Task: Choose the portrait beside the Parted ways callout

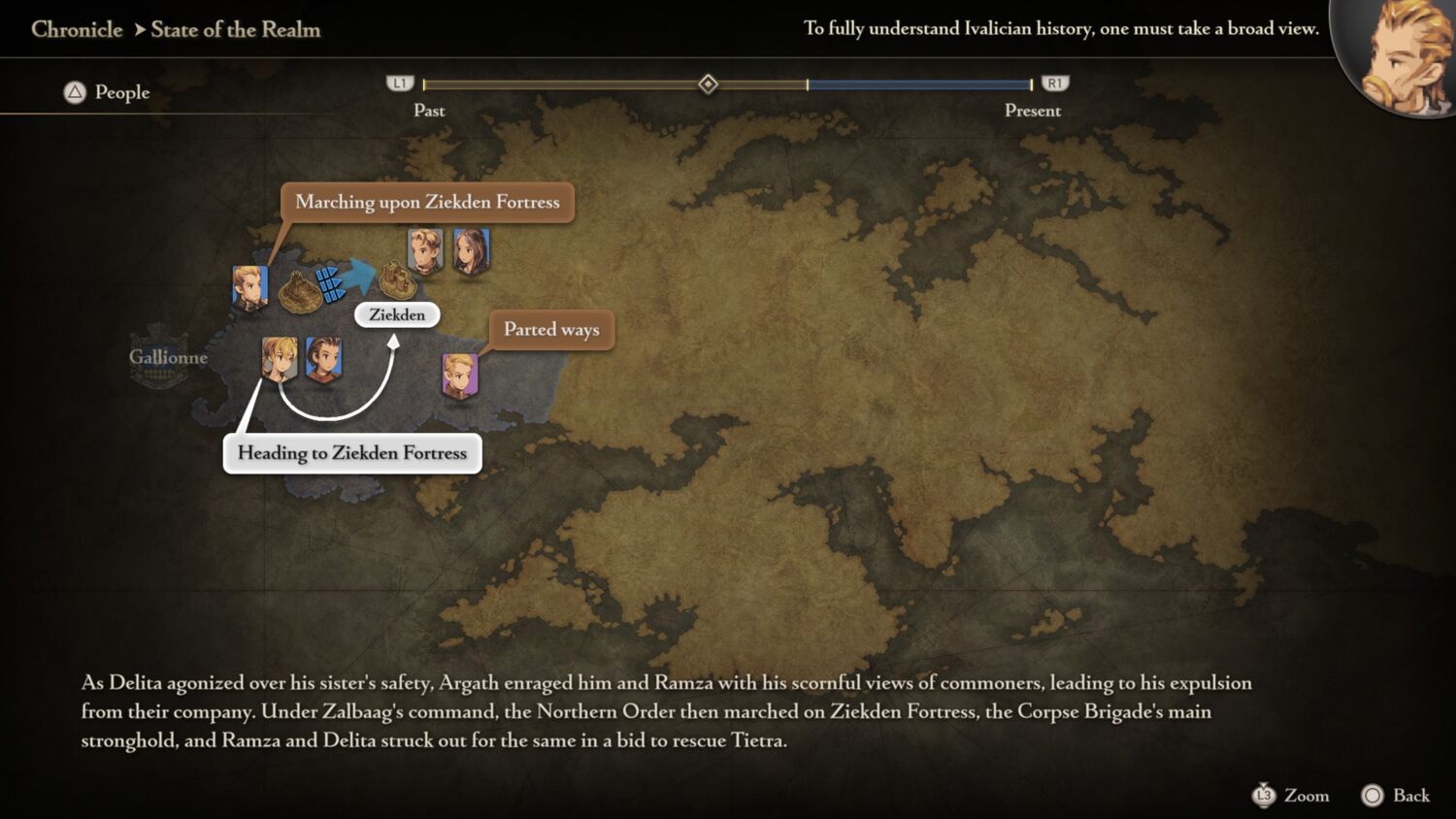Action: click(459, 376)
